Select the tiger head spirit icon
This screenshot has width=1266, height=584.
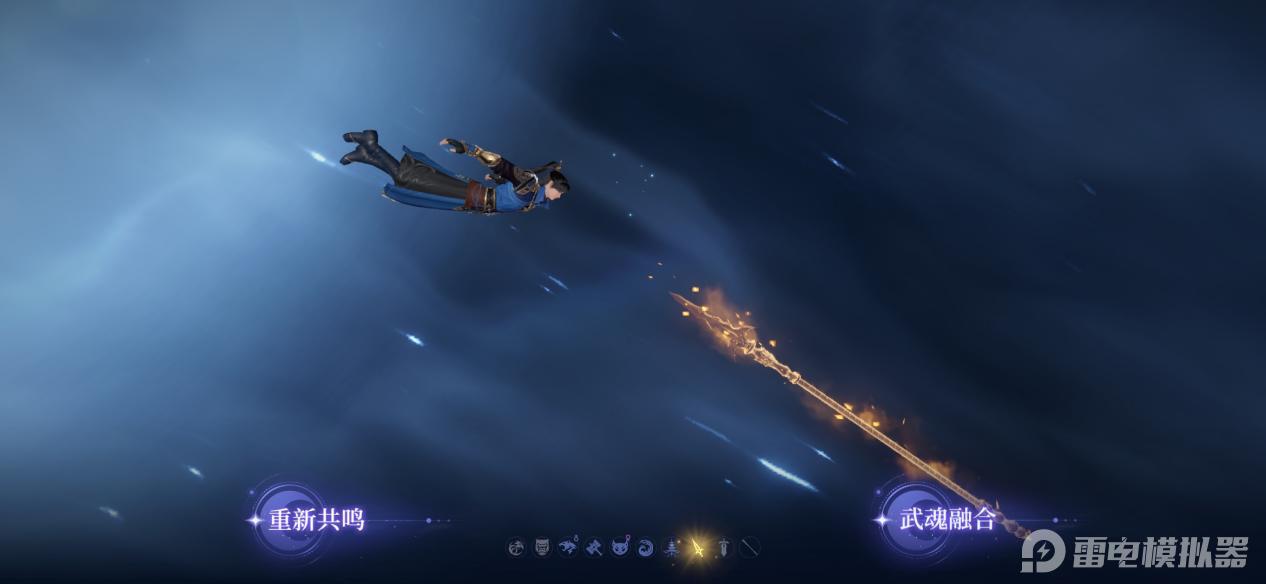tap(568, 547)
